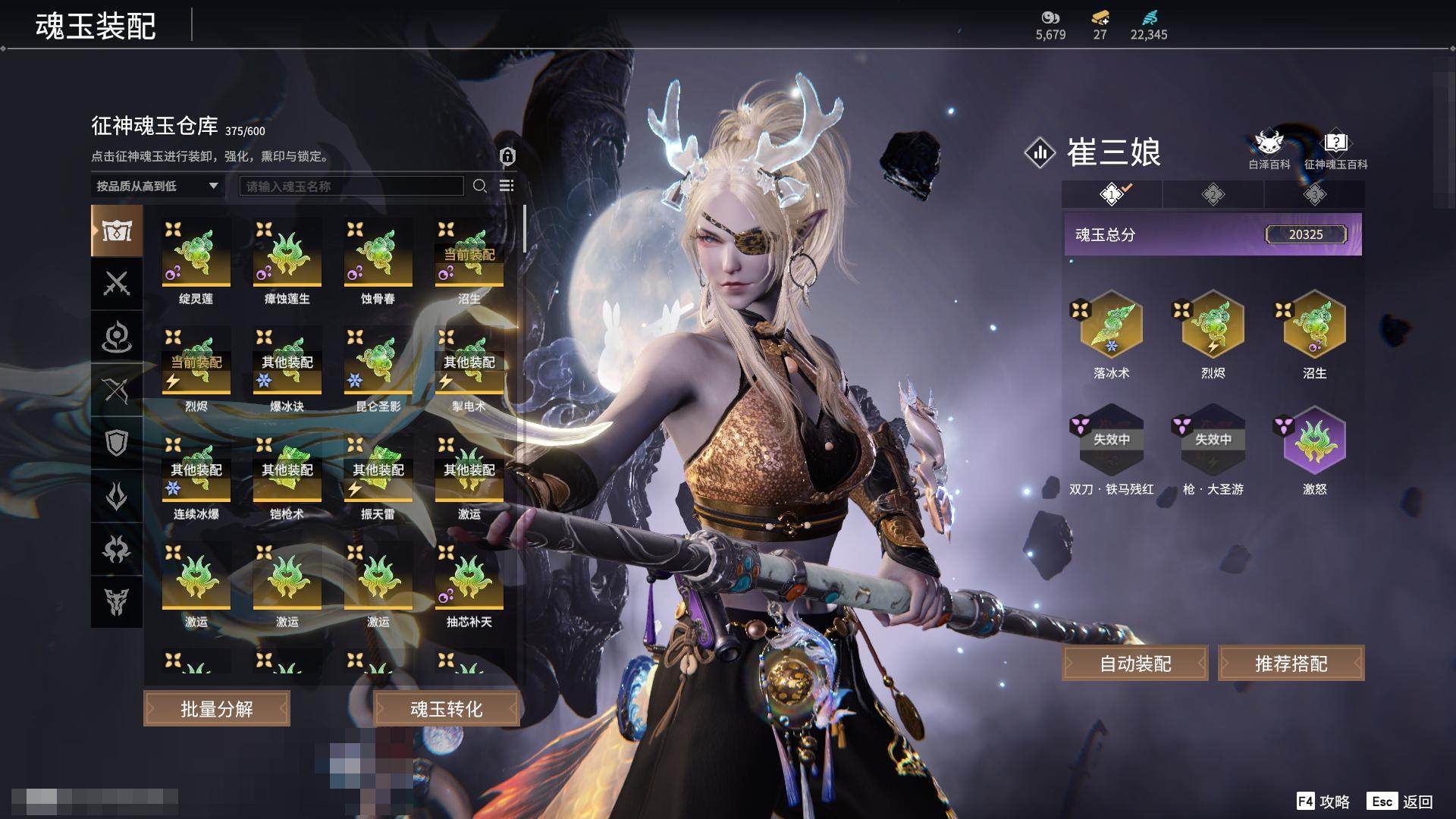Viewport: 1456px width, 819px height.
Task: Choose the 昆仑圣影 soul jade
Action: [378, 361]
